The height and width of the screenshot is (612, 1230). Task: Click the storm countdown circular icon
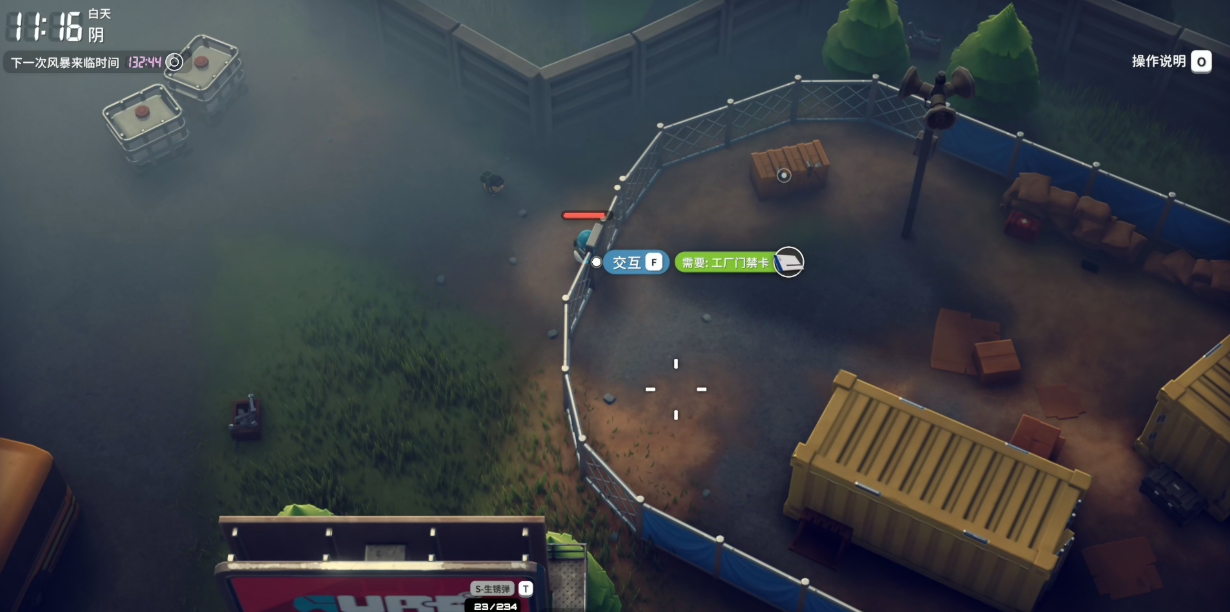(x=174, y=62)
